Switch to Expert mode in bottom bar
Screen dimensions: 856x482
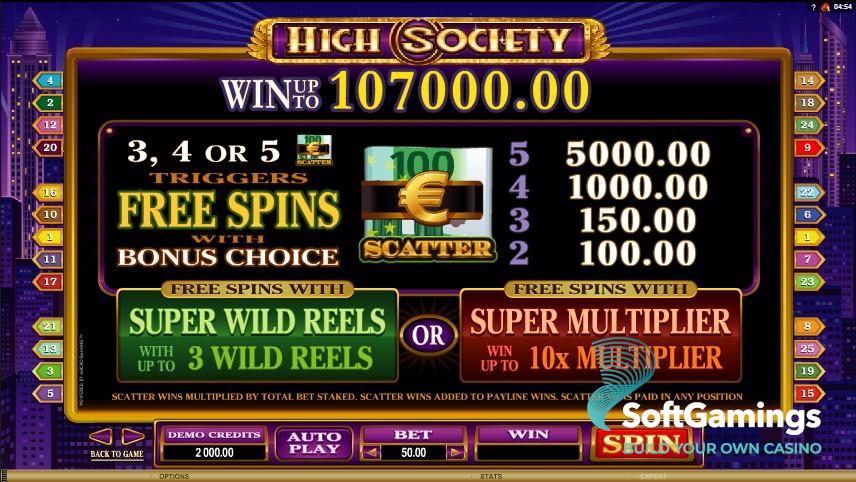coord(652,476)
